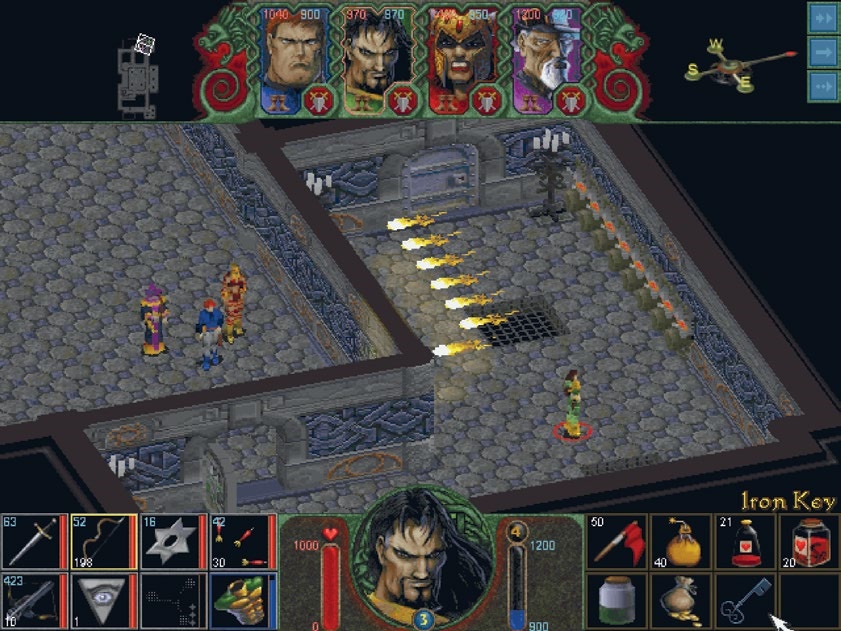Open the gold coin pouch slot

pos(680,600)
